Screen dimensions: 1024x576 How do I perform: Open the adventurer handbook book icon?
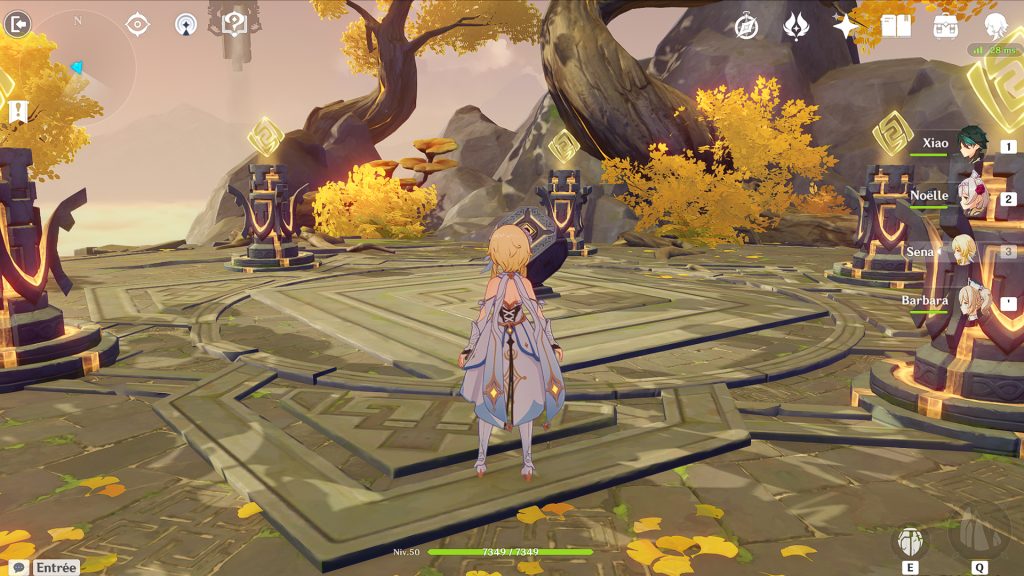coord(896,26)
